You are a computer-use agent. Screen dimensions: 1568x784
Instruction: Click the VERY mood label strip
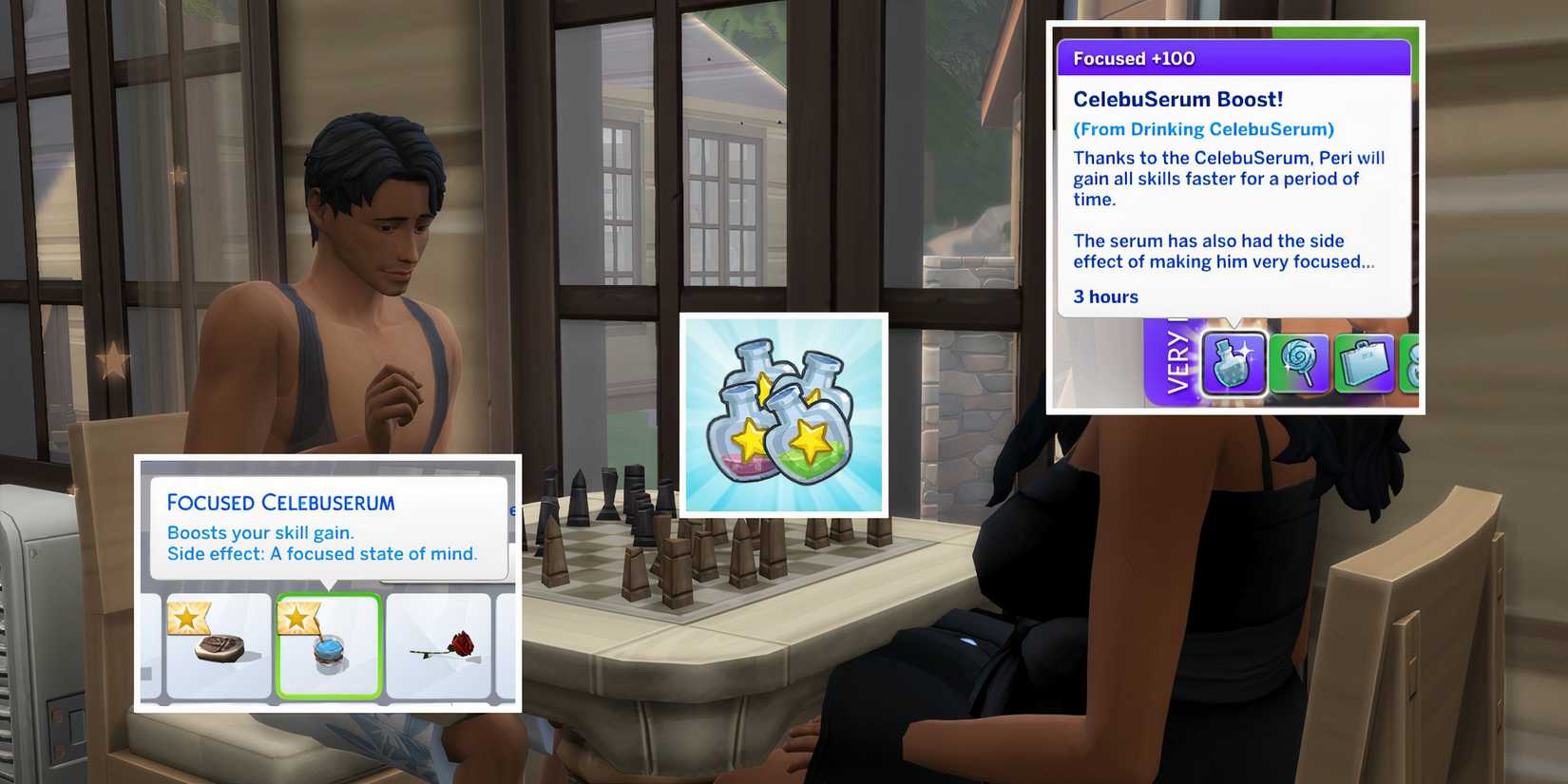coord(1175,365)
